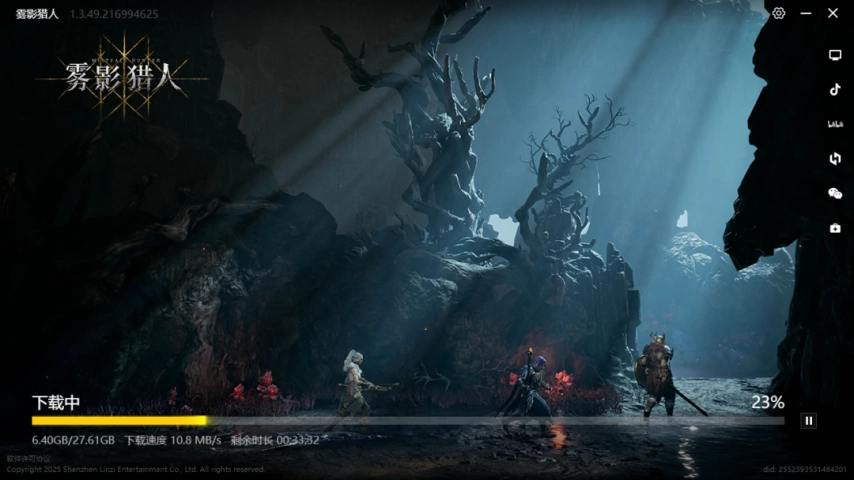Viewport: 854px width, 480px height.
Task: Click the monitor screen icon
Action: pos(835,55)
